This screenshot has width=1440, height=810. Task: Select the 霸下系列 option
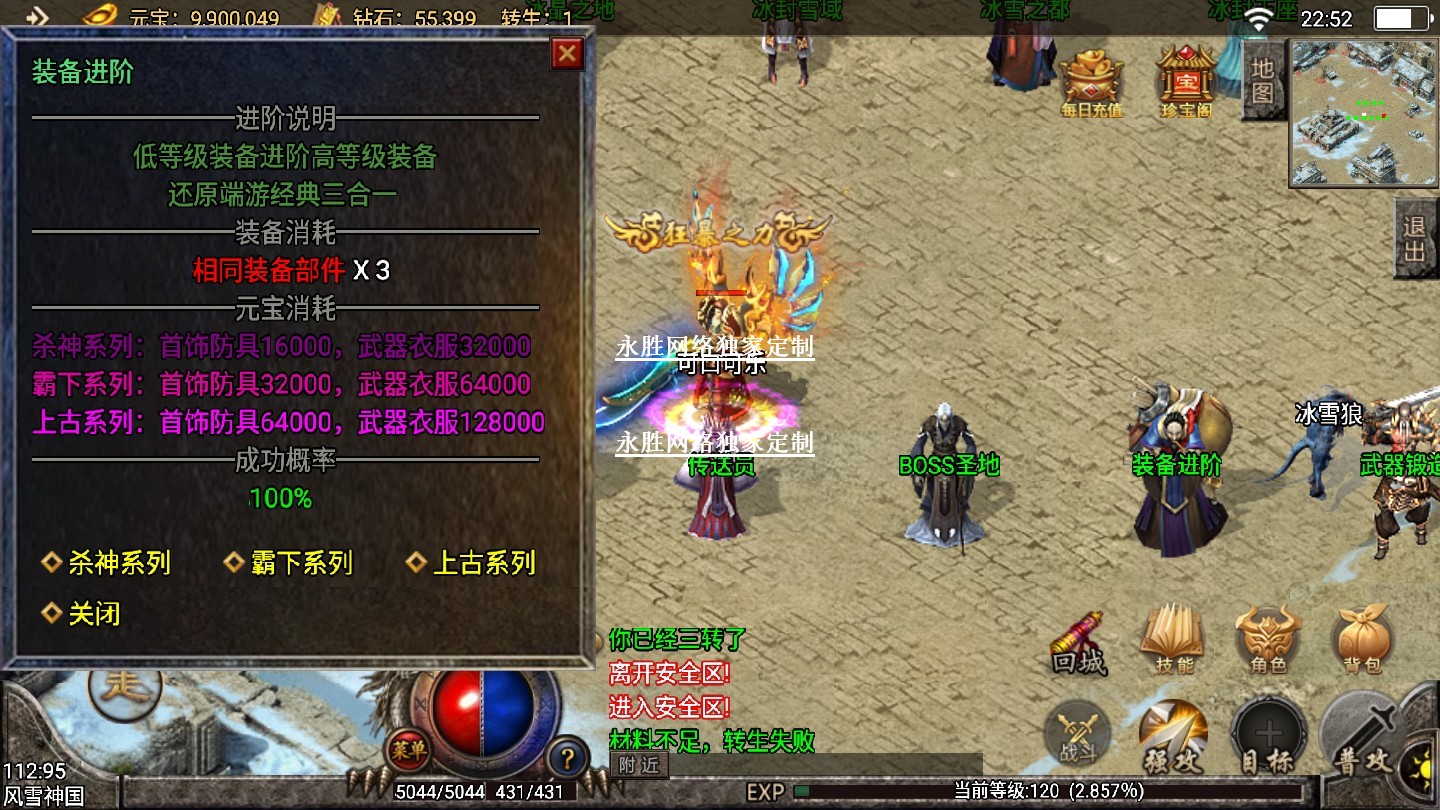[x=300, y=562]
